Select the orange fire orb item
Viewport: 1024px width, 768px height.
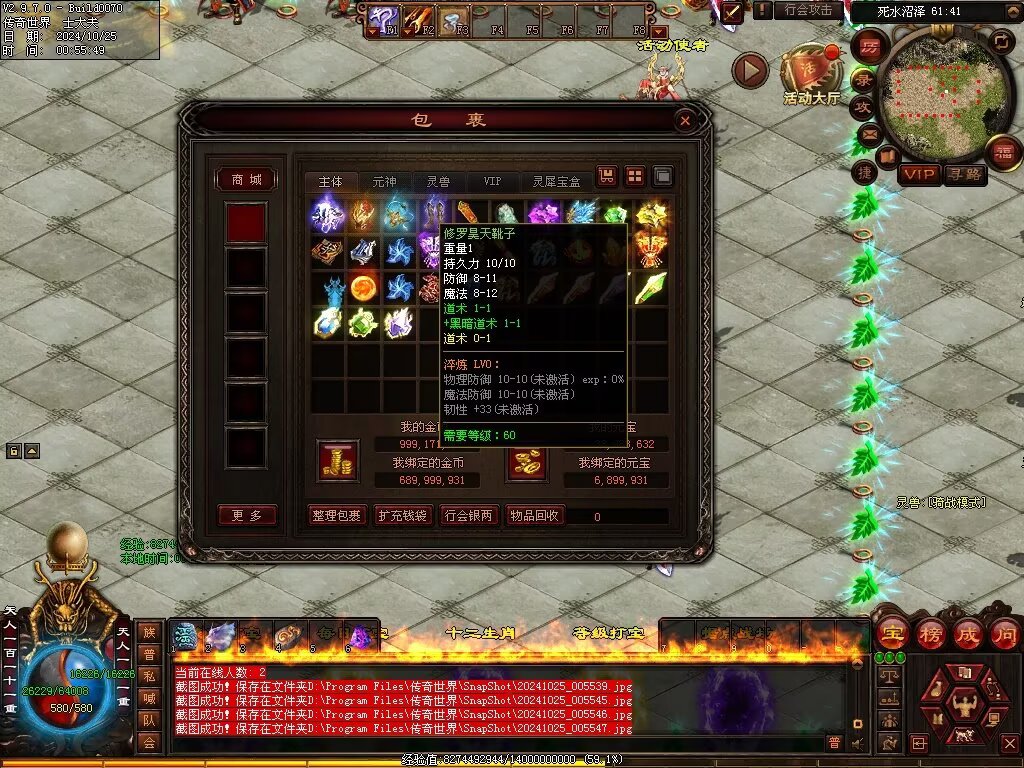click(x=363, y=288)
